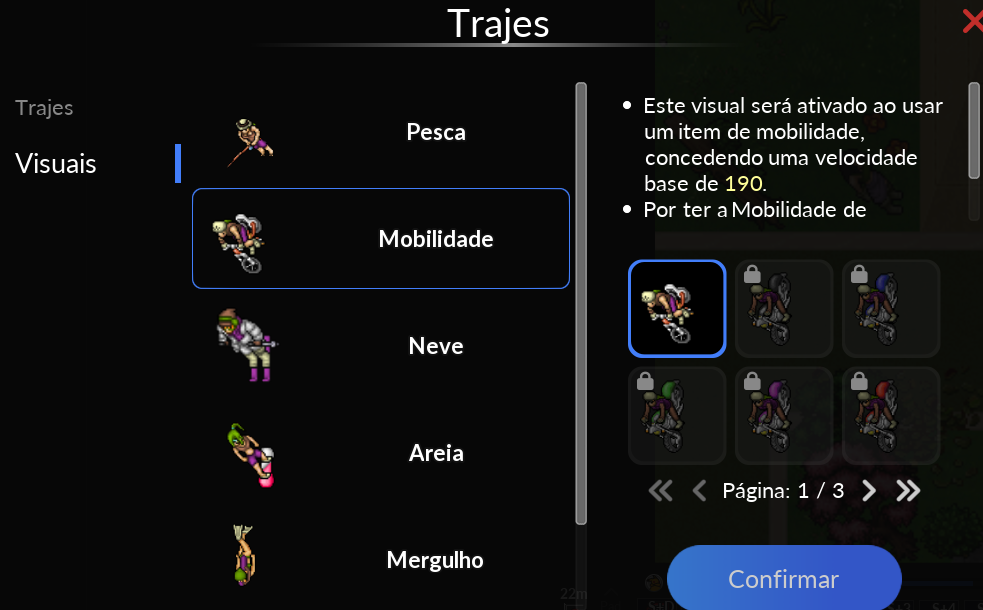This screenshot has height=610, width=983.
Task: Click the outfit category list scrollbar
Action: (581, 300)
